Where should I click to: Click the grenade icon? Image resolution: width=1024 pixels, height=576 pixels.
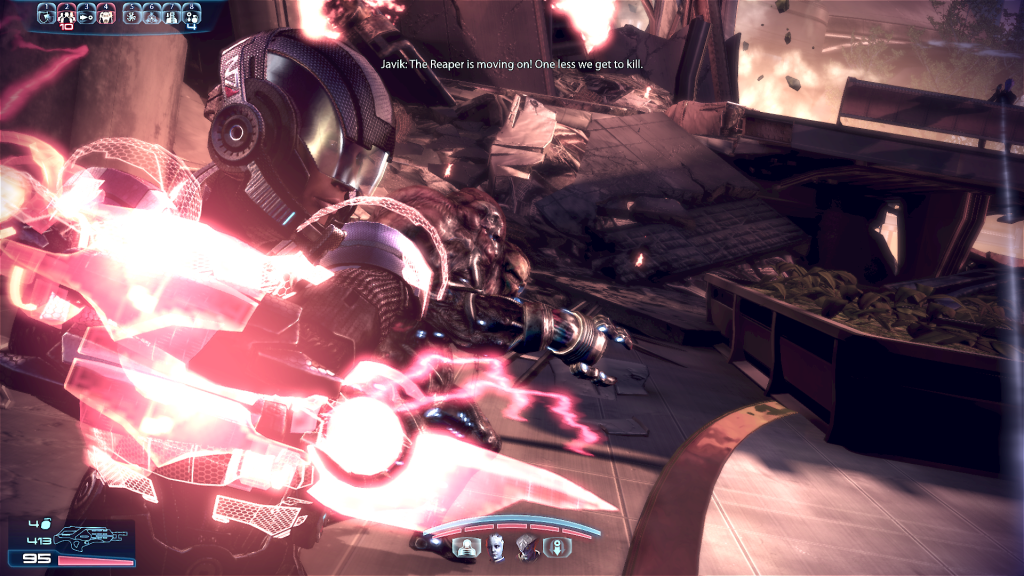[46, 523]
